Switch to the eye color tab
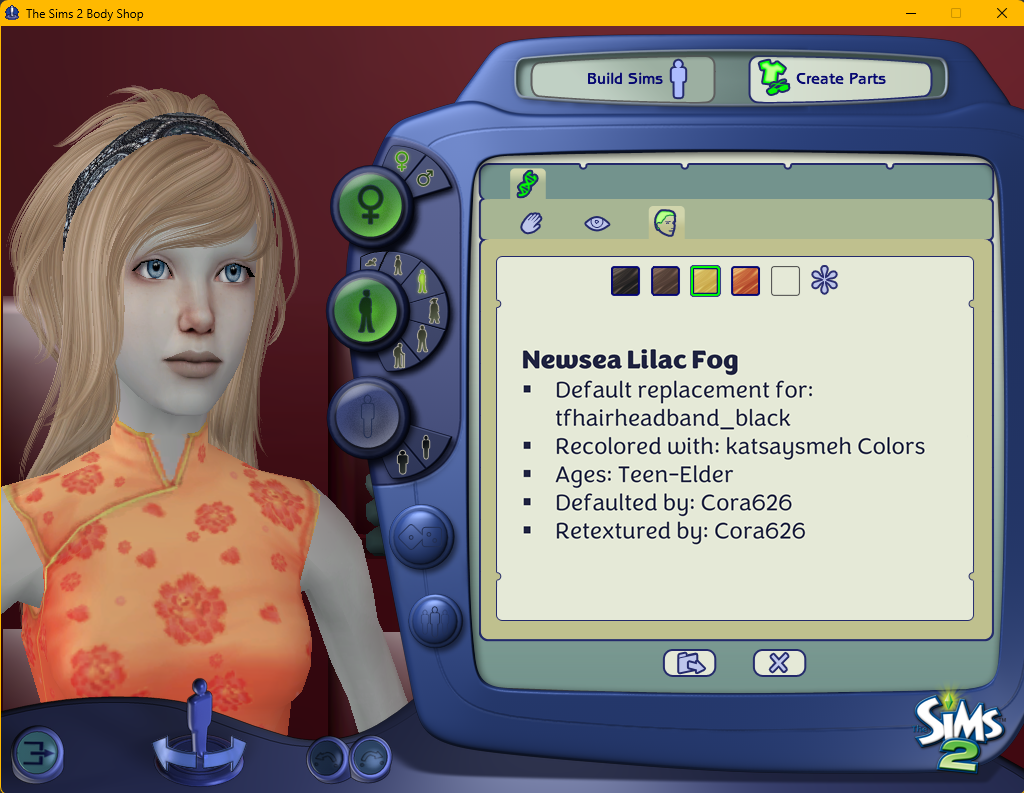 pos(597,223)
